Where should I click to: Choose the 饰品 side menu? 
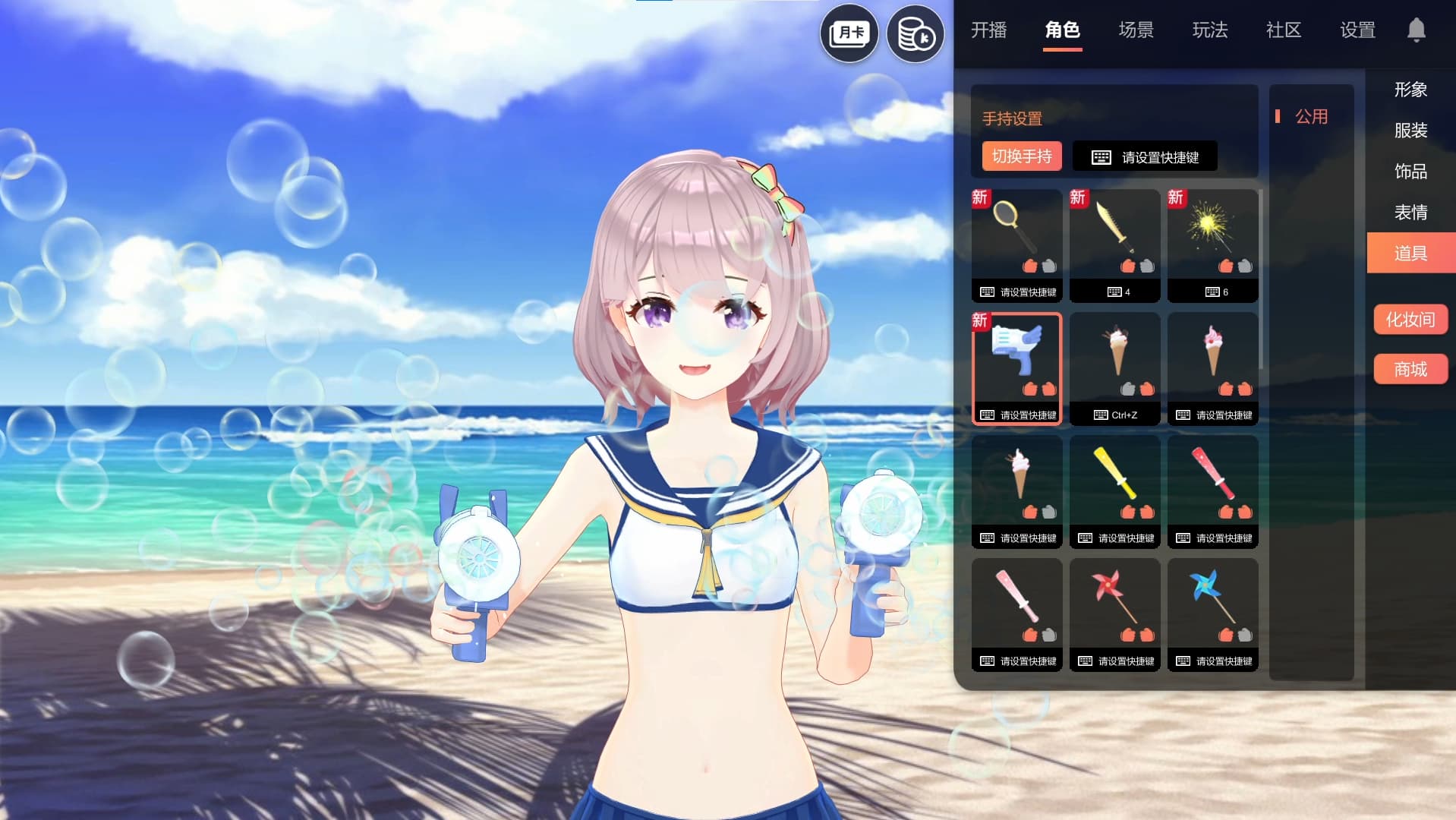(1410, 172)
